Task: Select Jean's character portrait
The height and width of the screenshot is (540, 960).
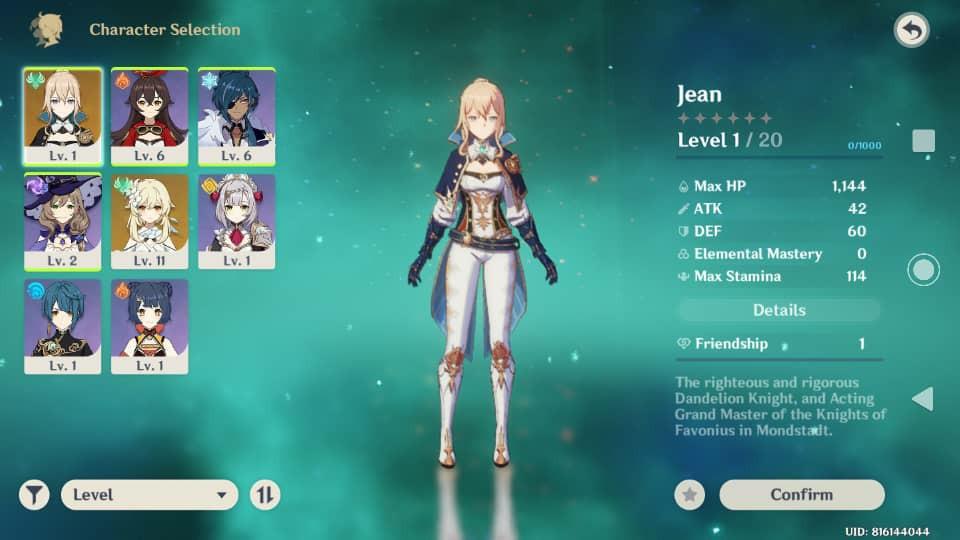Action: [62, 115]
